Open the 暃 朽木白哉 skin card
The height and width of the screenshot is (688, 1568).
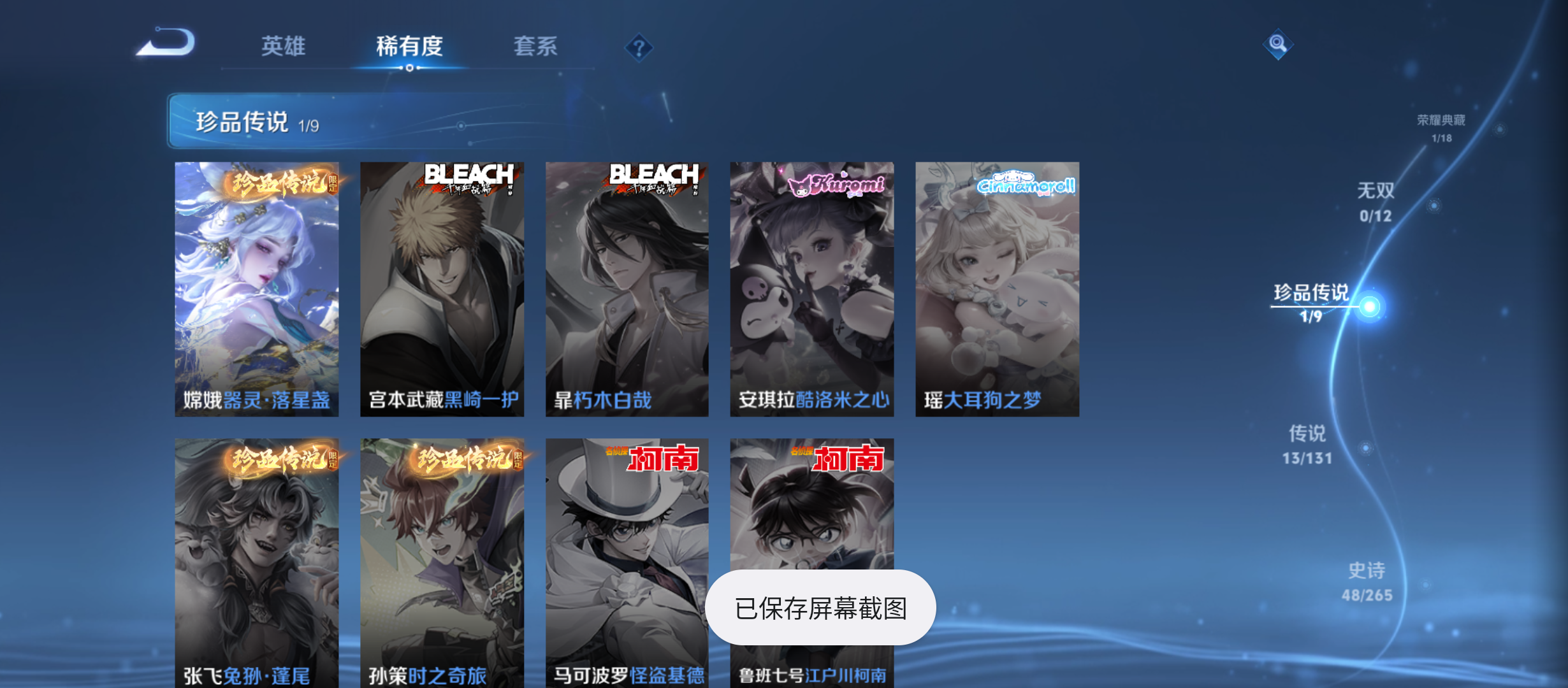point(627,287)
